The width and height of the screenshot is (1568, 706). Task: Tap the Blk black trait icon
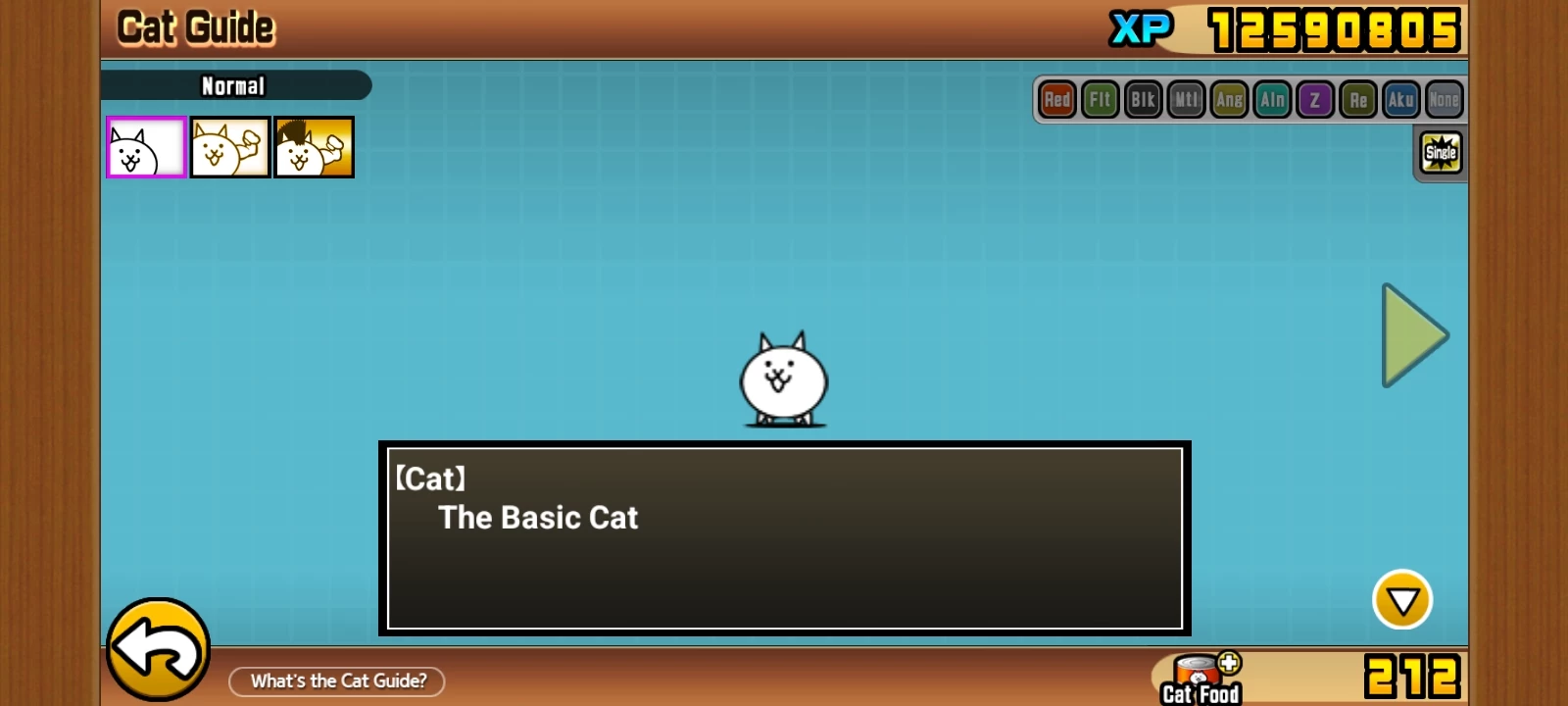pos(1143,100)
